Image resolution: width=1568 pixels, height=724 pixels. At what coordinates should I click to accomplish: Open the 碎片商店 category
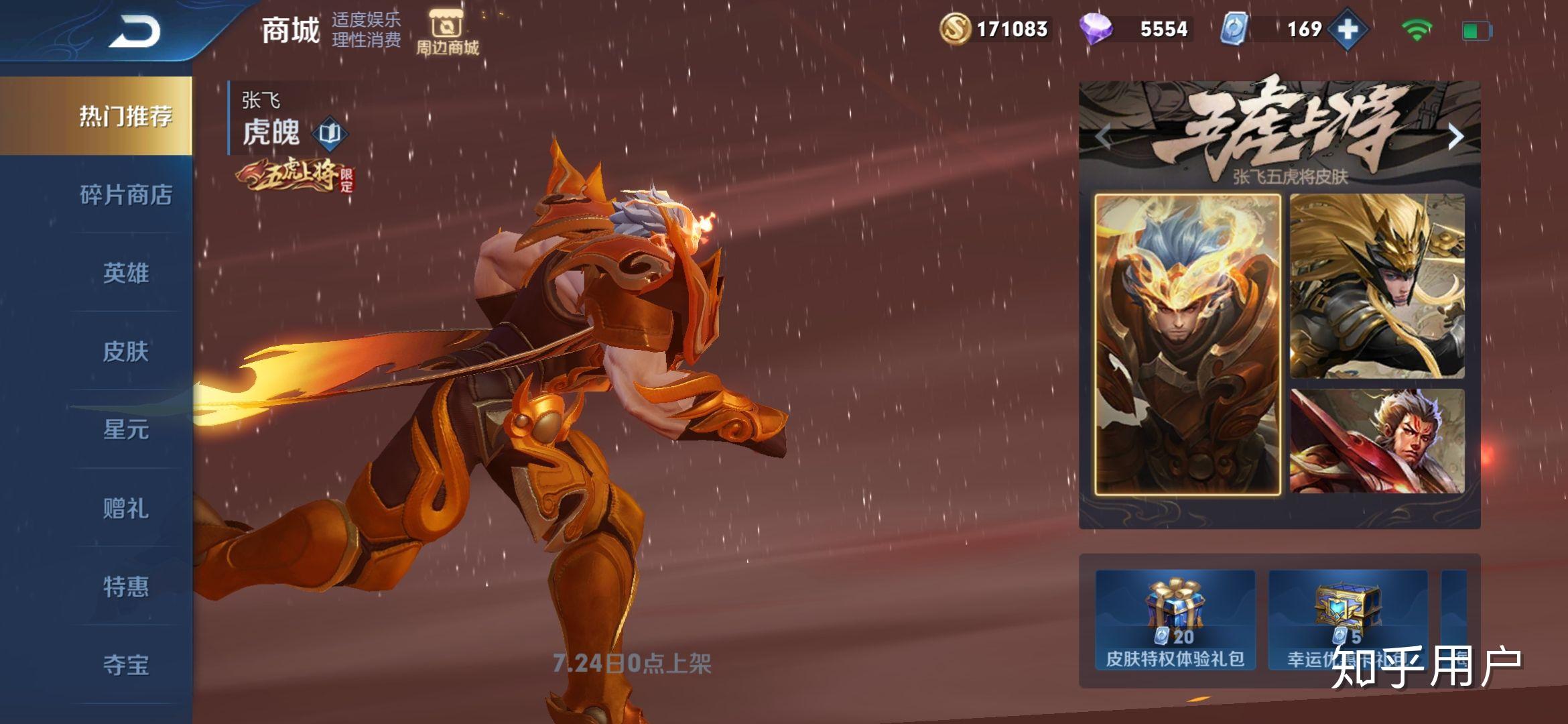coord(125,195)
